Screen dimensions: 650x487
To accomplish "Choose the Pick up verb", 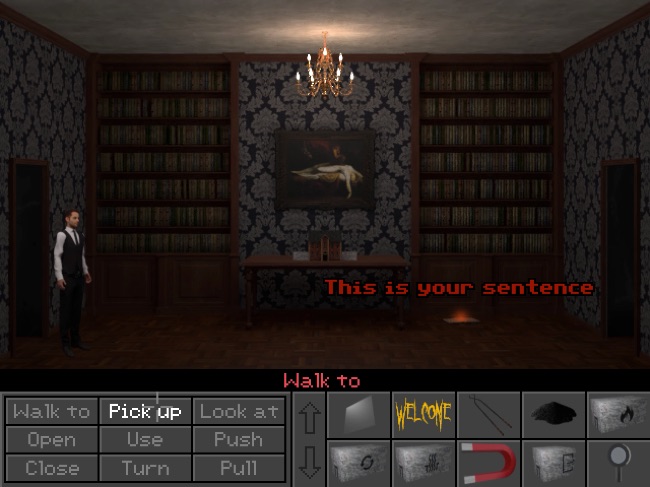I will click(x=145, y=411).
